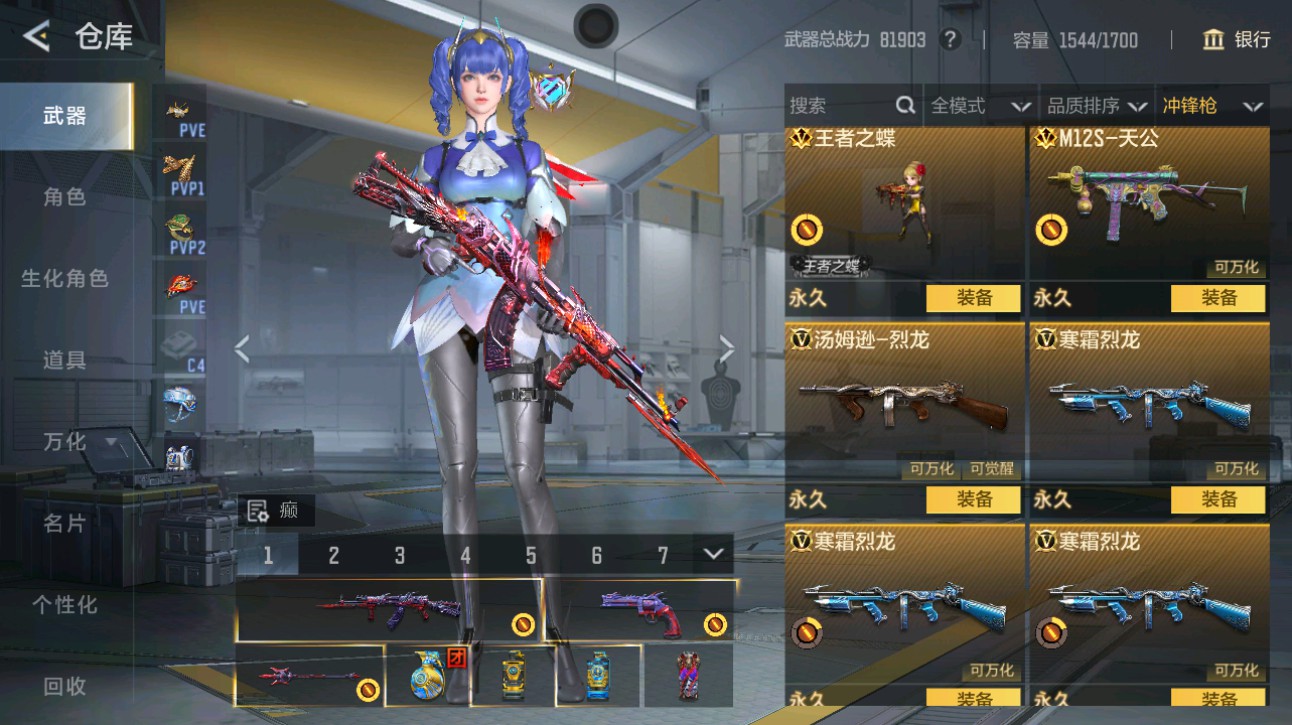This screenshot has width=1292, height=725.
Task: Click the search magnifier icon
Action: point(904,105)
